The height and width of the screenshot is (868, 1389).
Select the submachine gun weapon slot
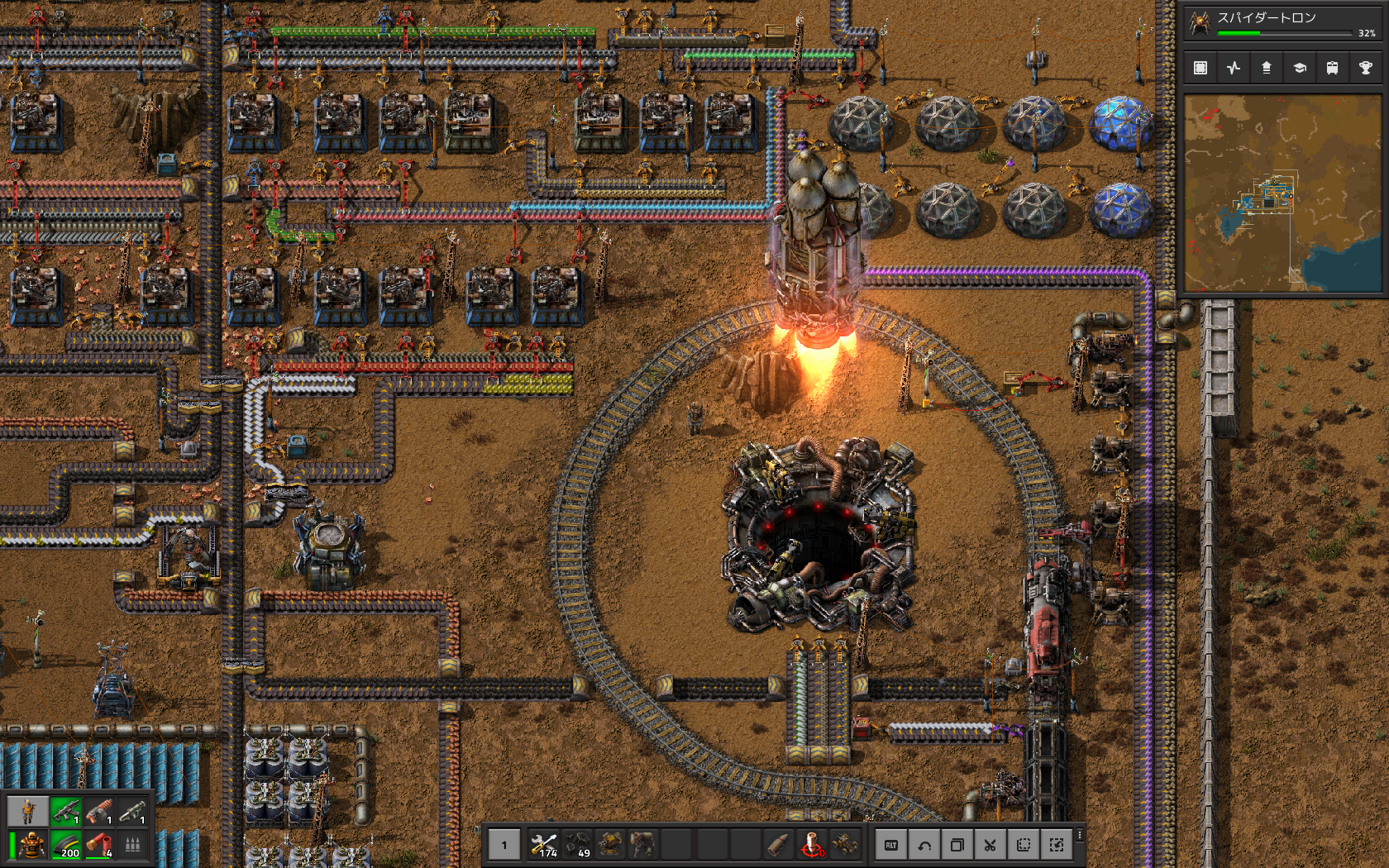pyautogui.click(x=65, y=811)
